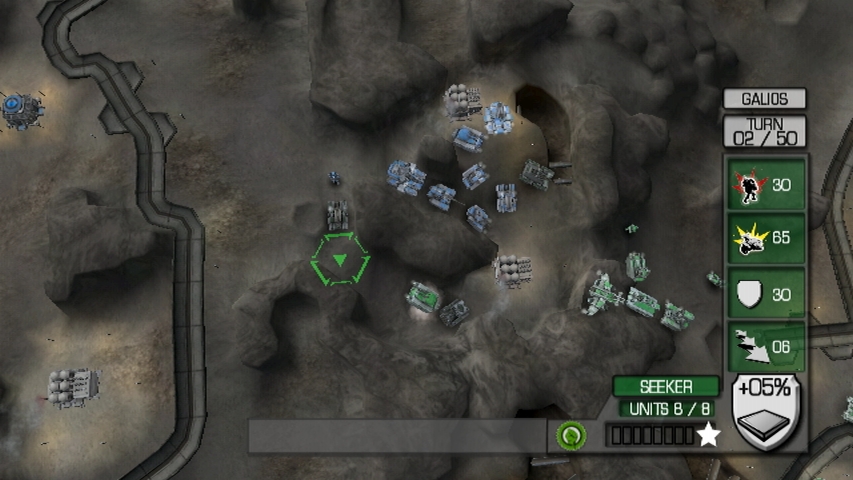The height and width of the screenshot is (480, 853).
Task: Choose the shield defense stat tile
Action: [766, 294]
